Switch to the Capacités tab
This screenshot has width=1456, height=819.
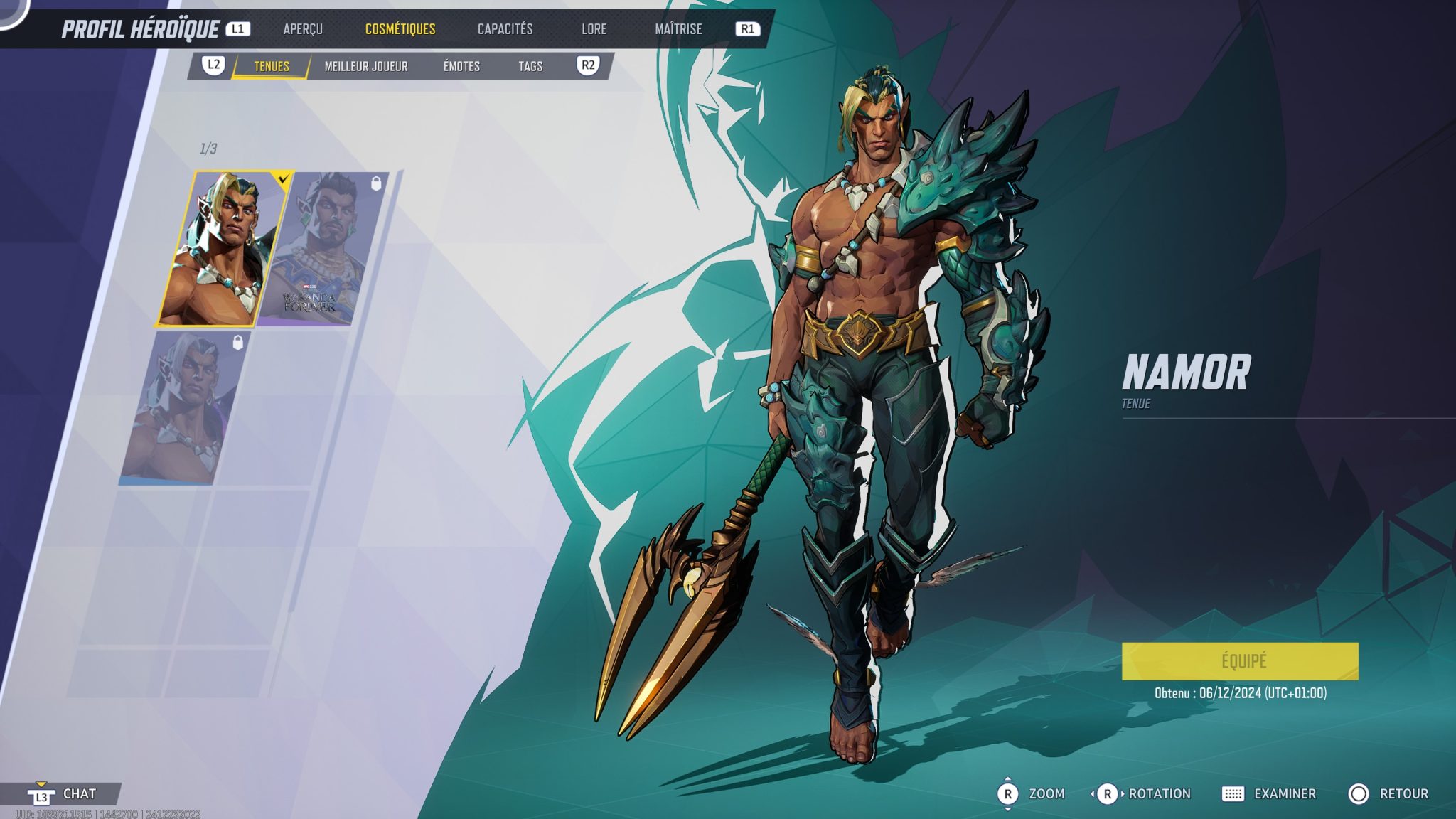(505, 29)
